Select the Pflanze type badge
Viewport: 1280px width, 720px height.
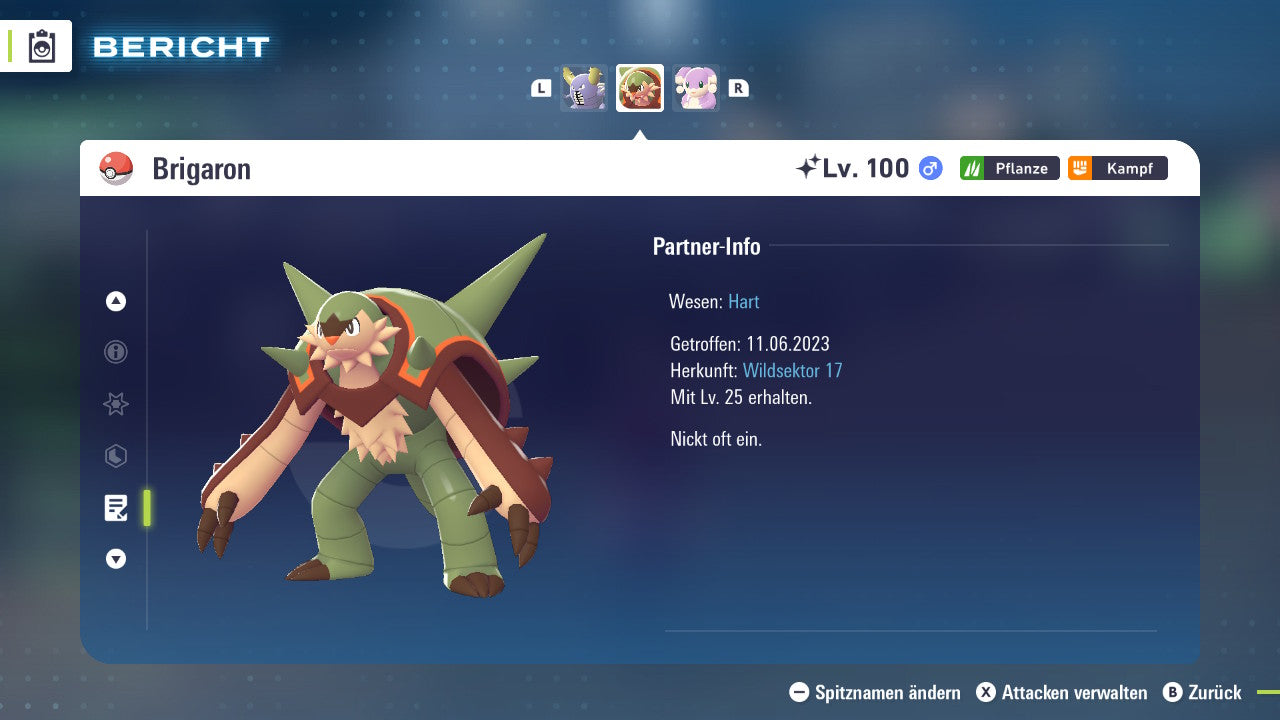[x=1009, y=168]
